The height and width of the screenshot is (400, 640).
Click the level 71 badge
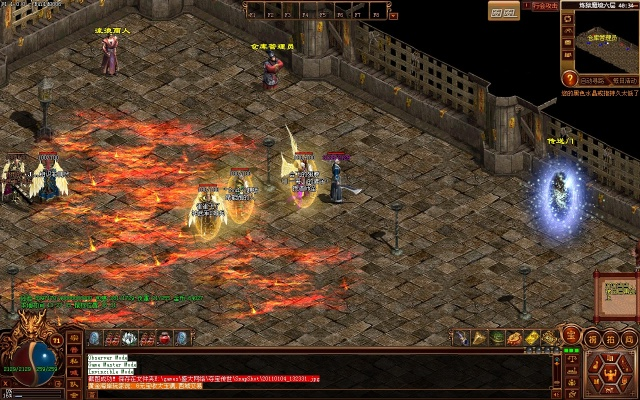pyautogui.click(x=57, y=341)
